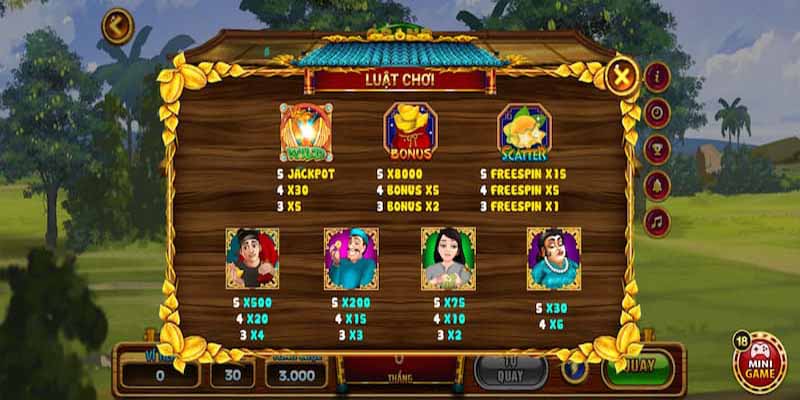800x400 pixels.
Task: Show the trophy leaderboard
Action: [x=657, y=148]
